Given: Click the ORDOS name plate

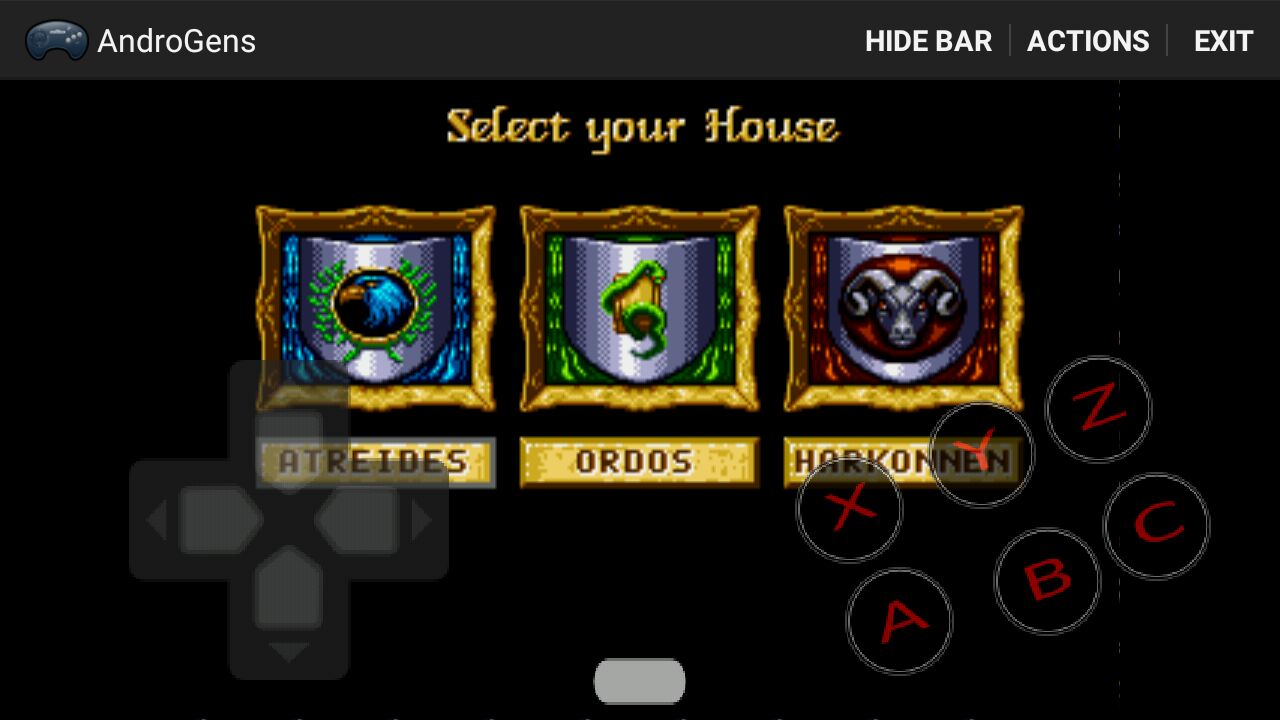Looking at the screenshot, I should [x=639, y=462].
